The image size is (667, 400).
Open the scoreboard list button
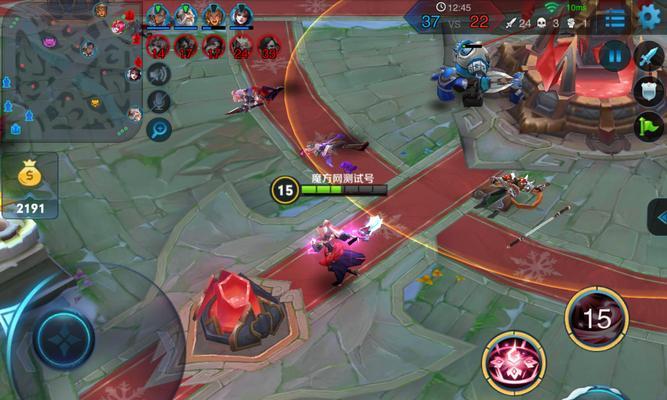point(615,18)
